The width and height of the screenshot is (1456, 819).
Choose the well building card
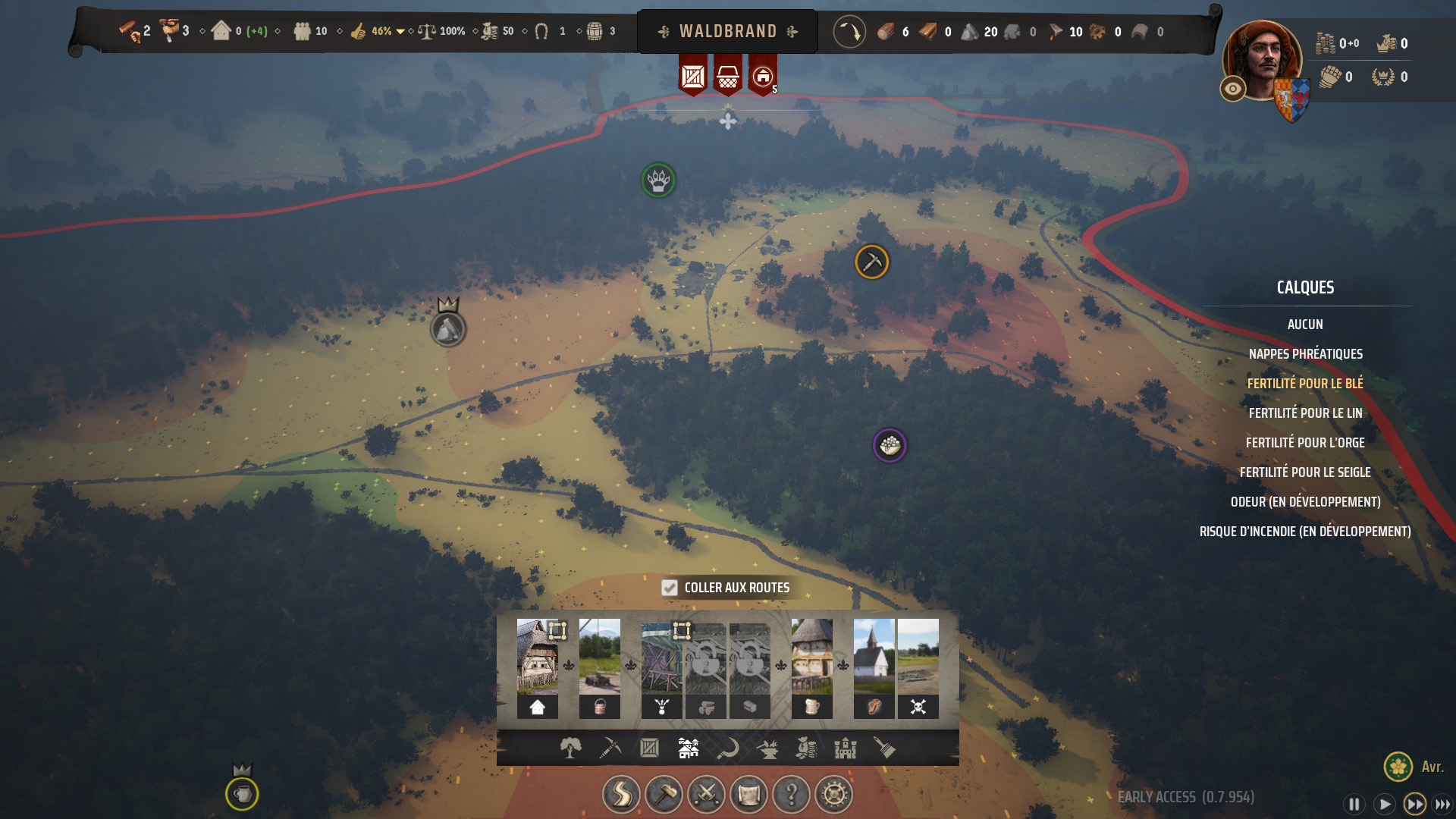coord(600,667)
